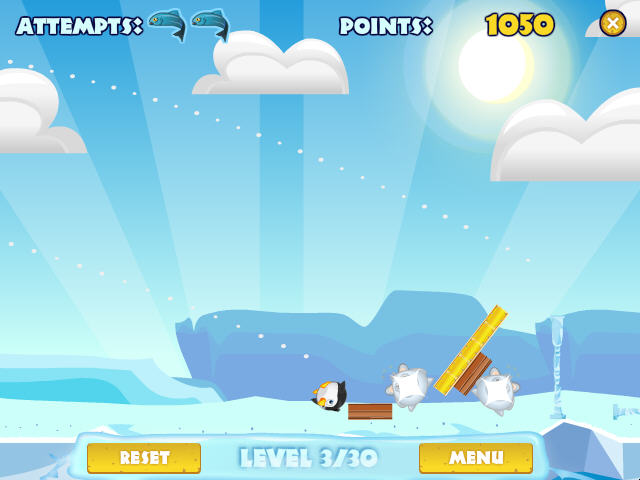
Task: Open the Menu button
Action: tap(476, 457)
